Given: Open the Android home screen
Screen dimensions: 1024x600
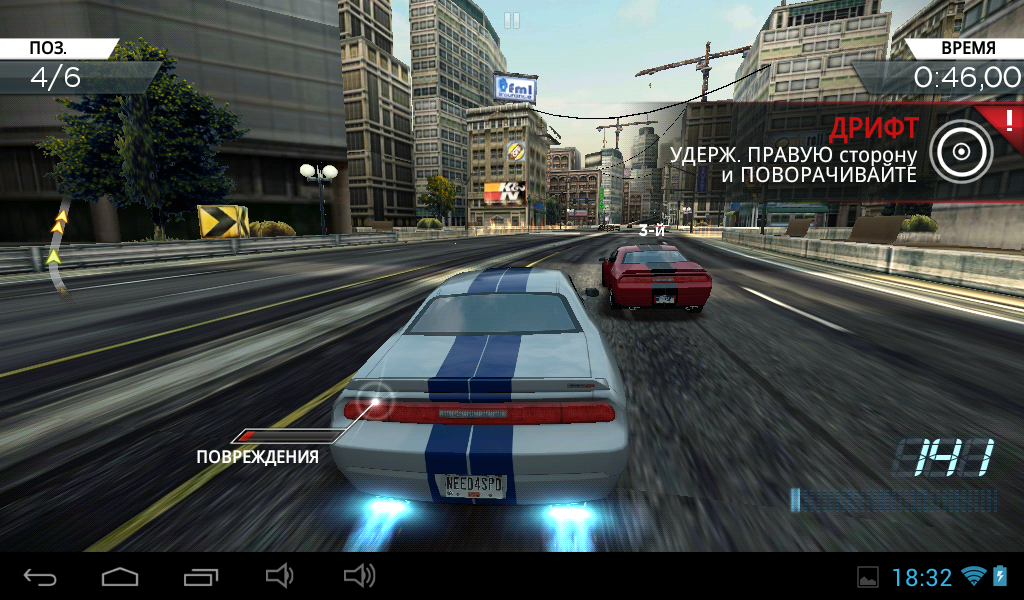Looking at the screenshot, I should click(x=120, y=576).
